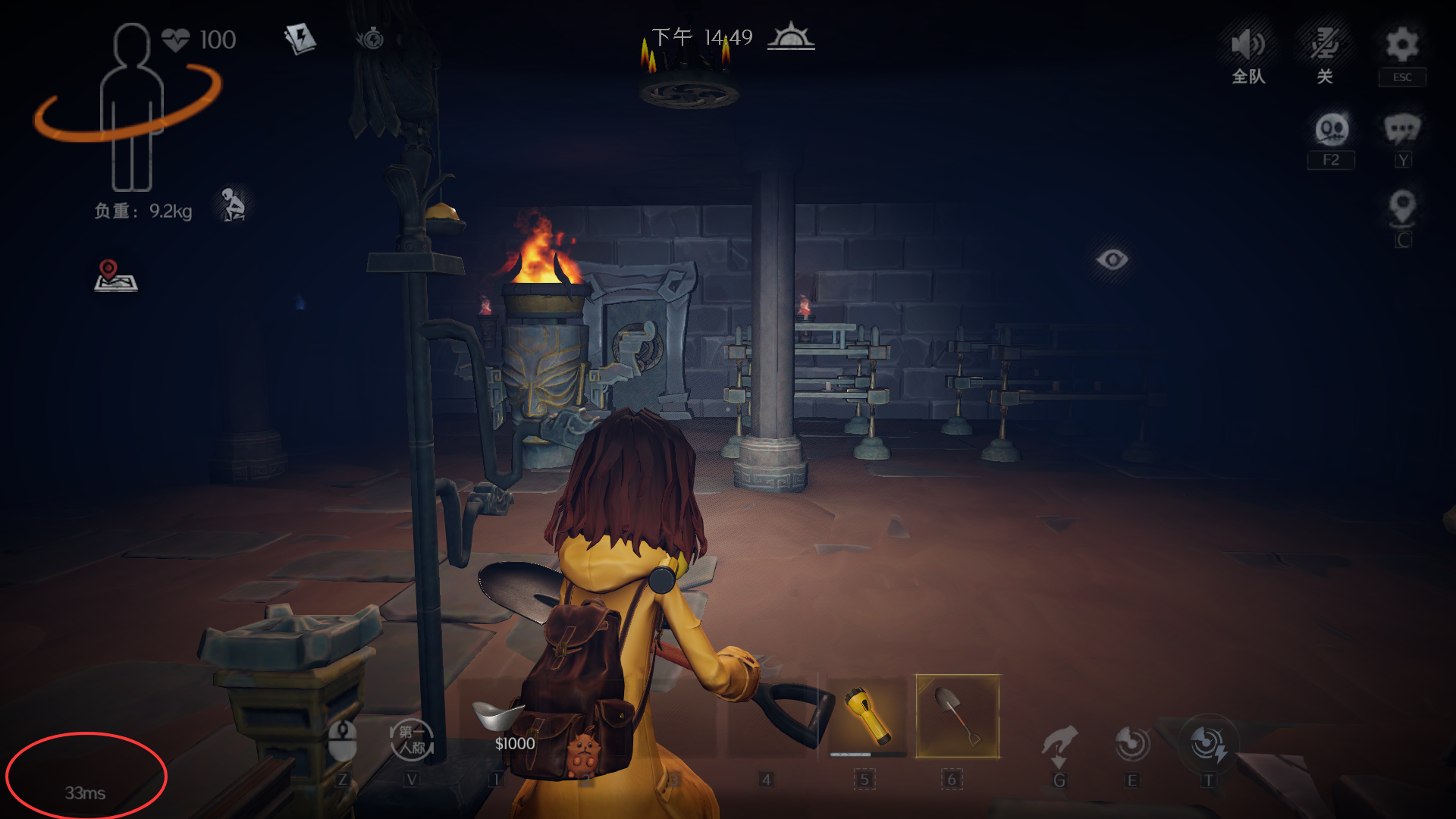
Task: Open the map icon with red pin
Action: [115, 275]
